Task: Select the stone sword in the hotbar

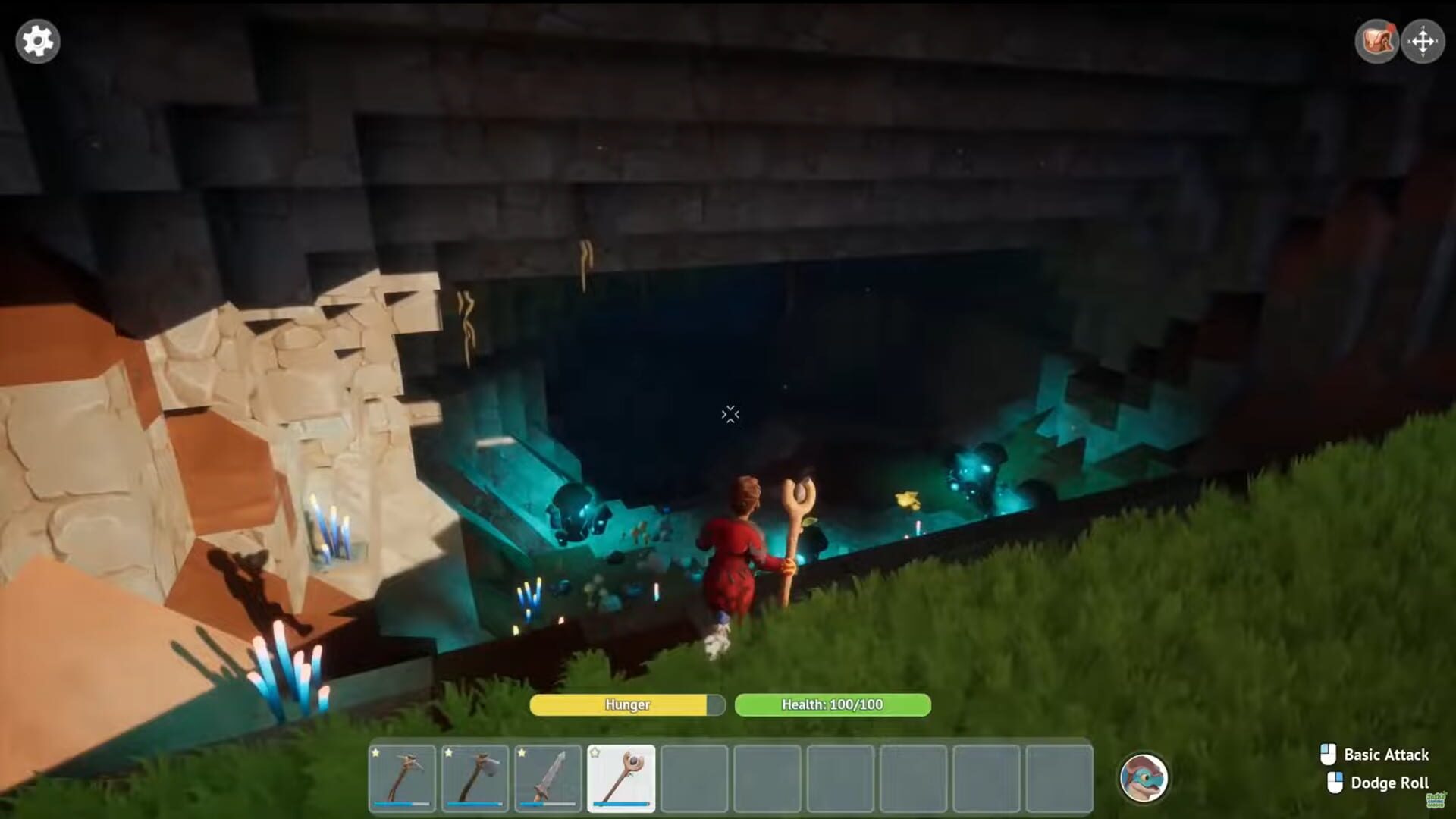Action: pos(548,777)
